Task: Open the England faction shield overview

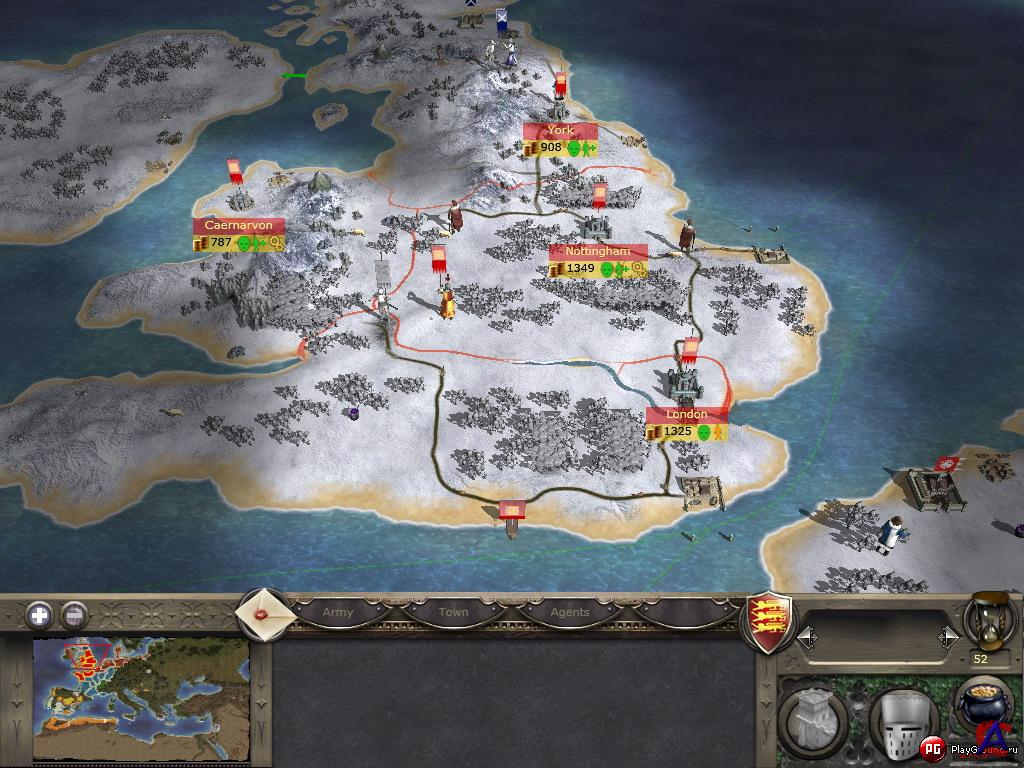Action: coord(771,620)
